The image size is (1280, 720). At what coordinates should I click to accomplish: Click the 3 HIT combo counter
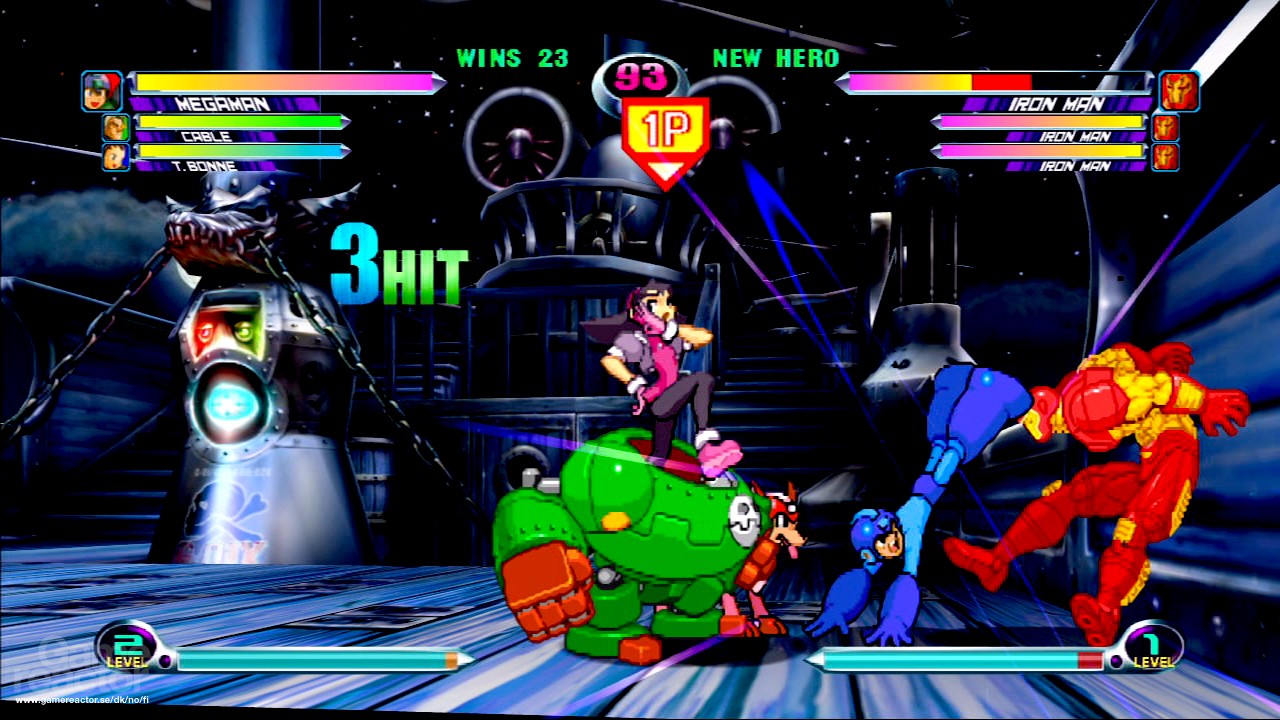point(400,262)
